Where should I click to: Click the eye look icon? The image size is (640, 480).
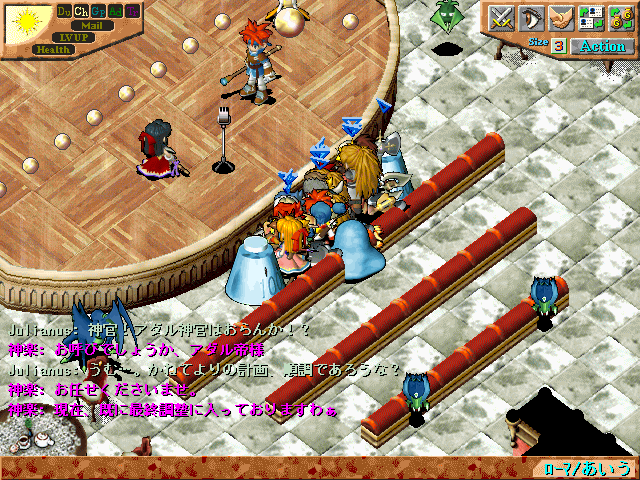532,18
